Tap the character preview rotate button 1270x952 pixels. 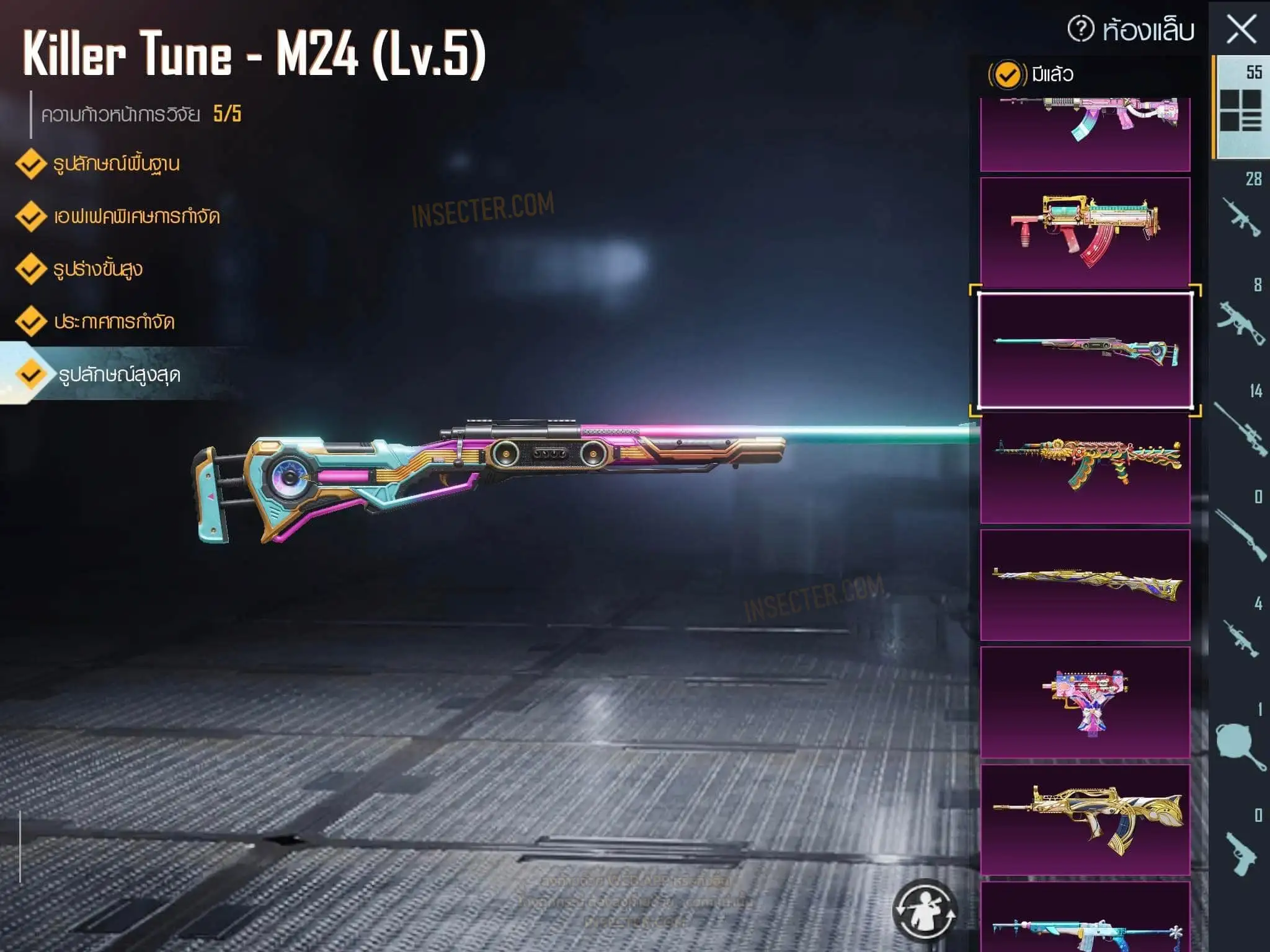tap(924, 910)
